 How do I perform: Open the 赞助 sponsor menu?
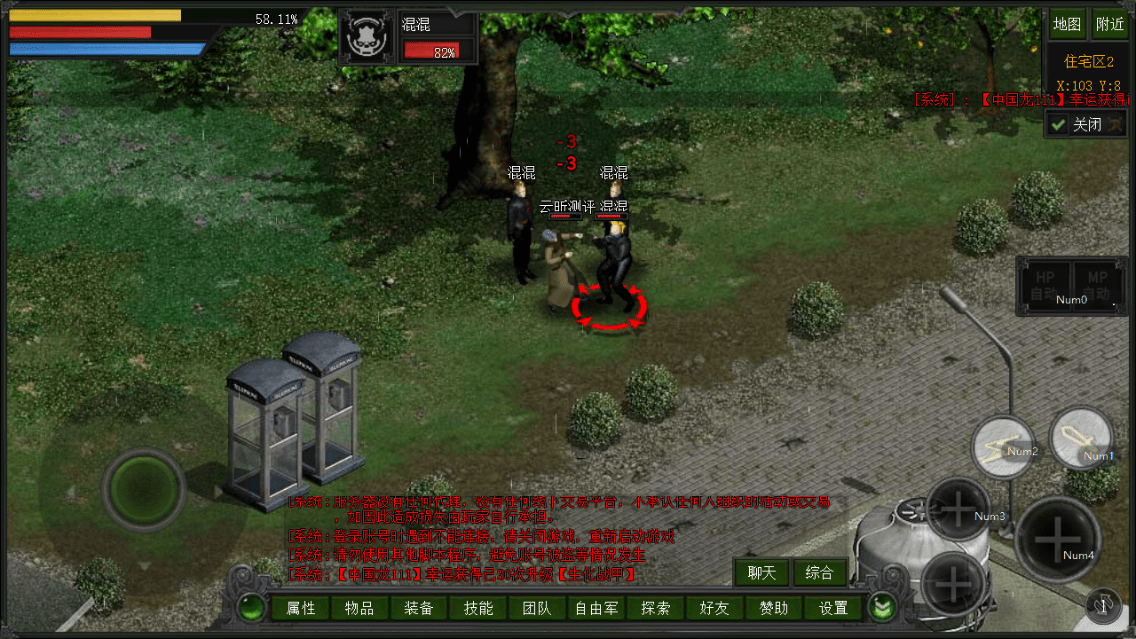pyautogui.click(x=774, y=608)
